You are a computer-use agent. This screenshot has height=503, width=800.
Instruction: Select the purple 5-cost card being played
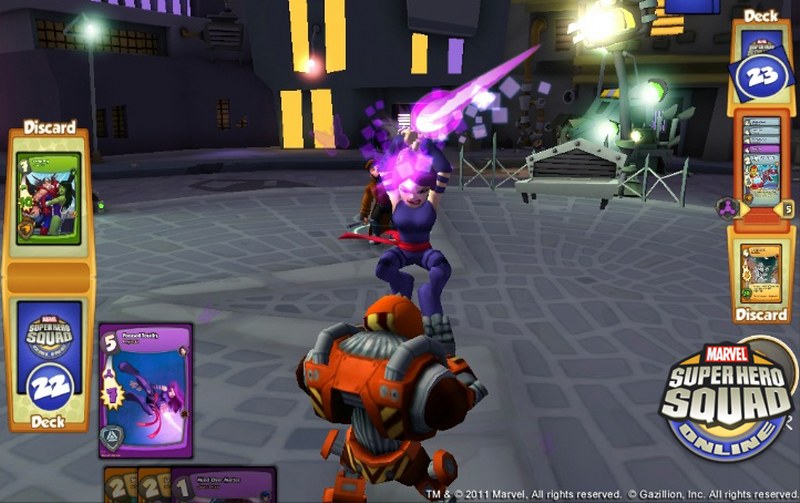click(x=145, y=390)
